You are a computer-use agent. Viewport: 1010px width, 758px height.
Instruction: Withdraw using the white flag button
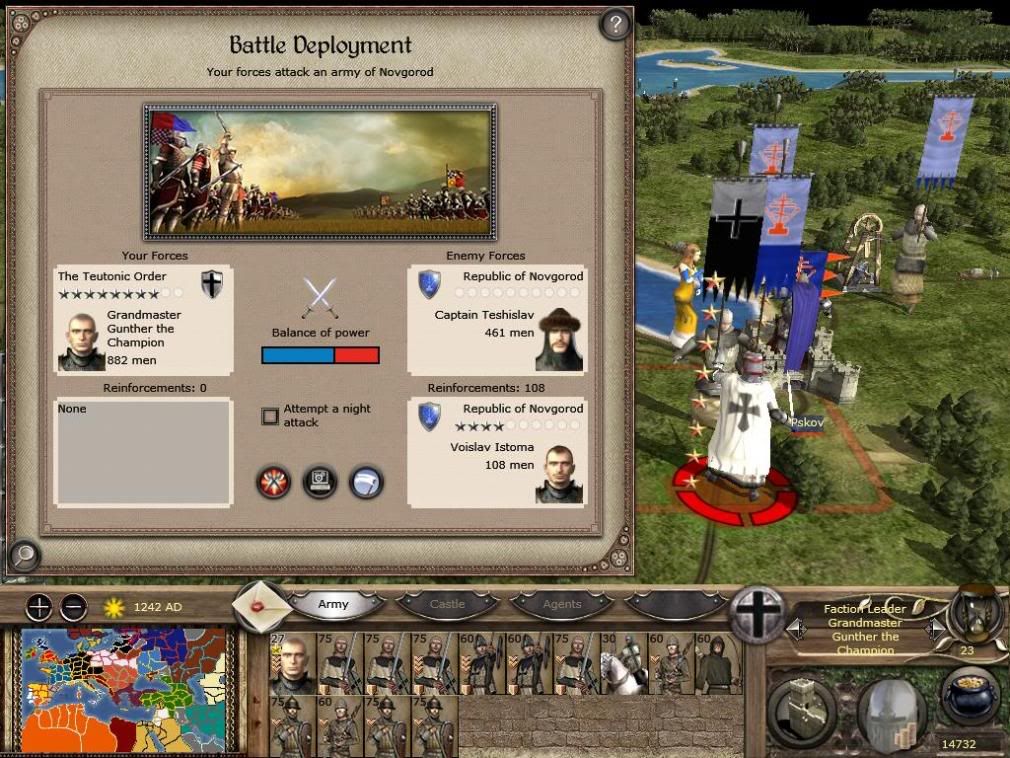(366, 482)
